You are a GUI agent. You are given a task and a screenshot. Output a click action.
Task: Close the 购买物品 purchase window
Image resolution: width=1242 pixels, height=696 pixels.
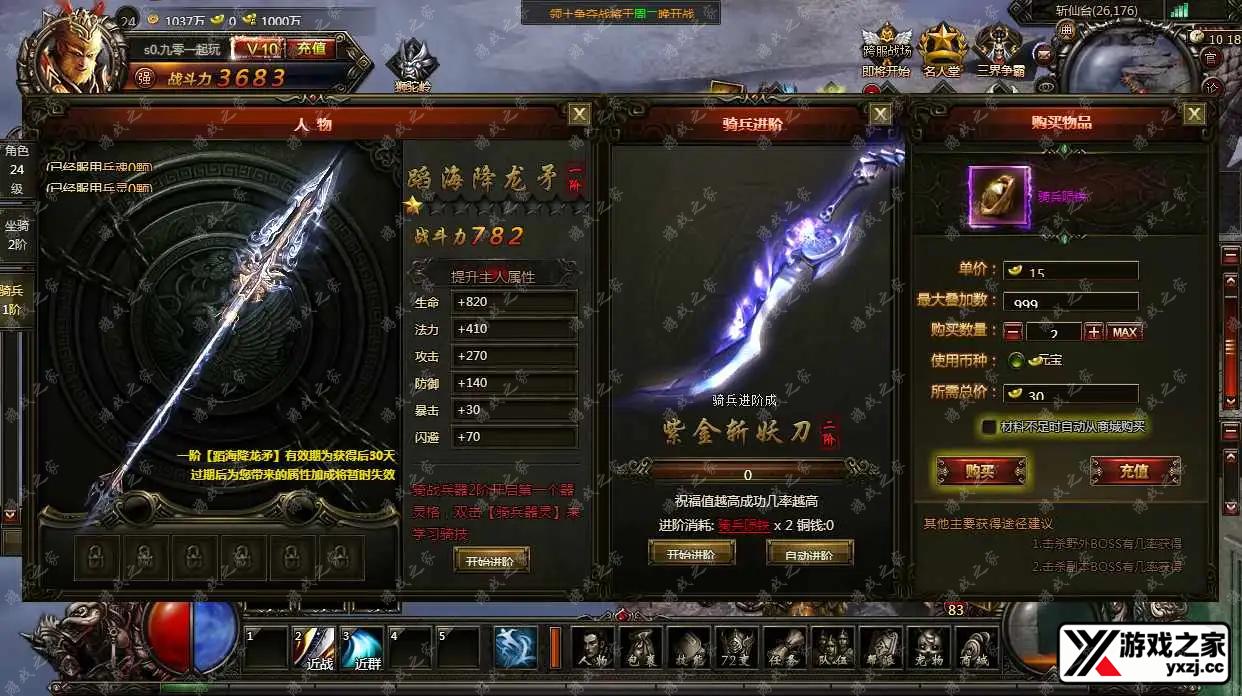pyautogui.click(x=1194, y=115)
